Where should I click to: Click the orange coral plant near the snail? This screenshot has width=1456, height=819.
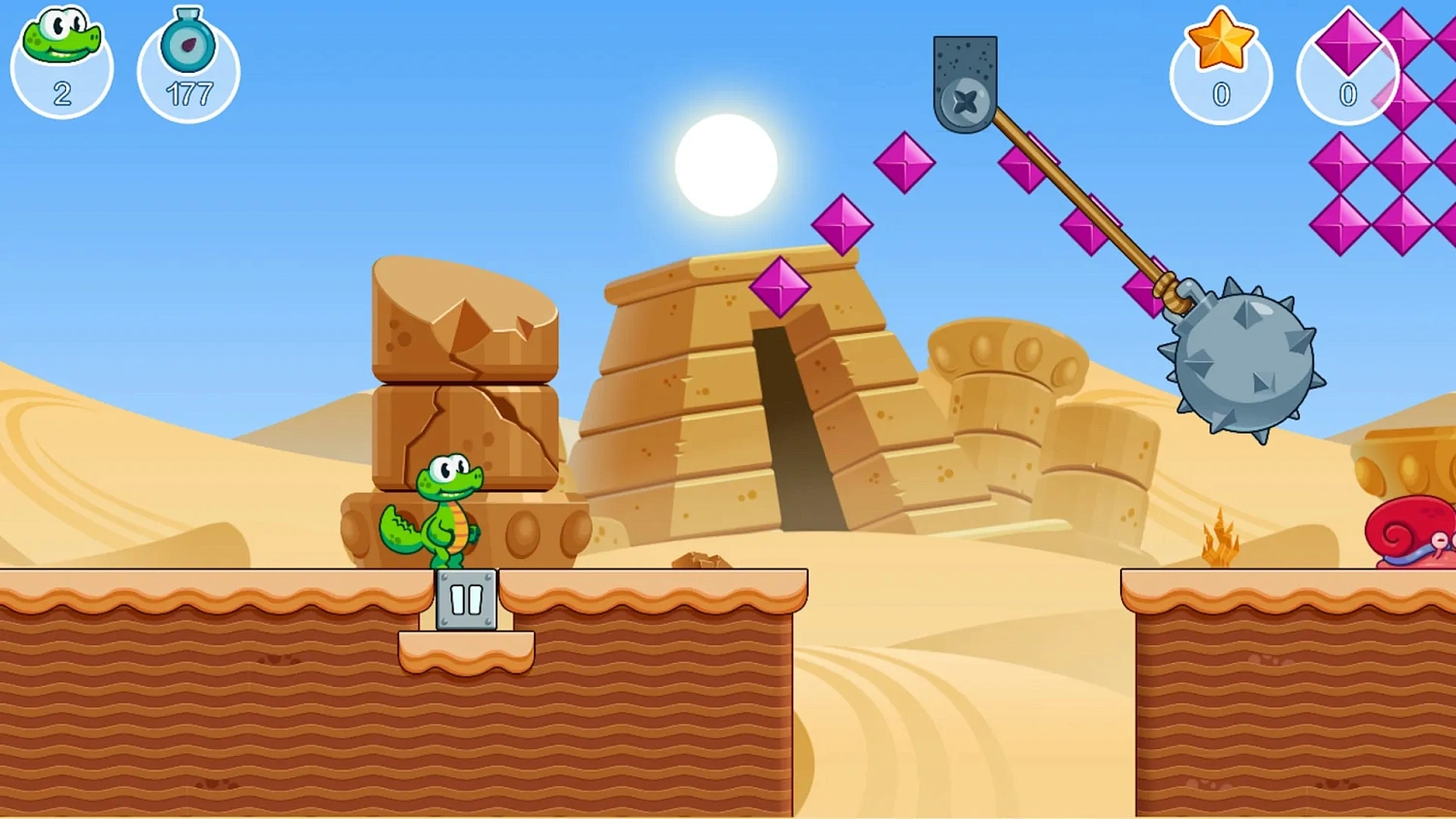click(1221, 539)
